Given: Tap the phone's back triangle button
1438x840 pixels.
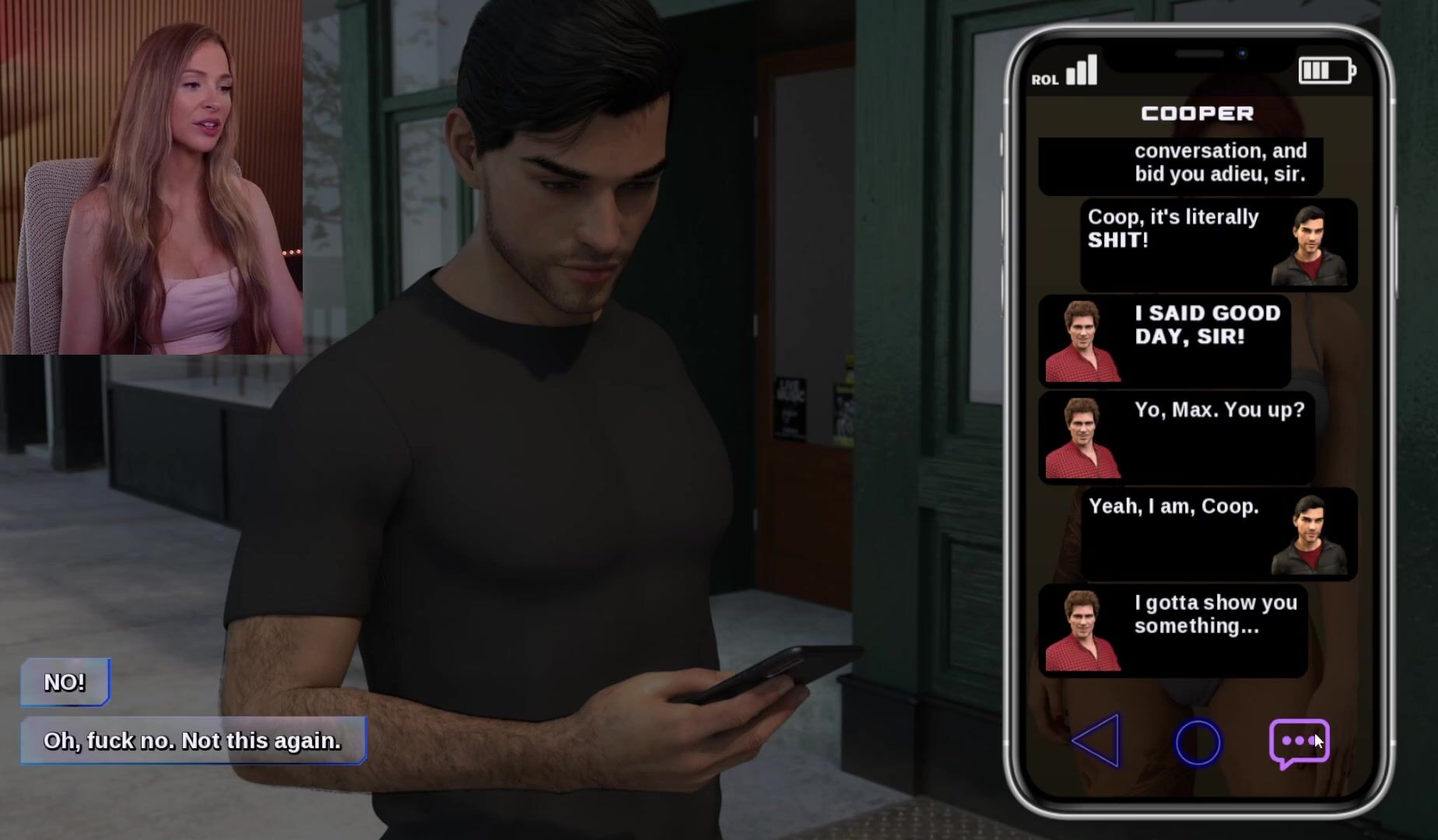Looking at the screenshot, I should [1096, 741].
